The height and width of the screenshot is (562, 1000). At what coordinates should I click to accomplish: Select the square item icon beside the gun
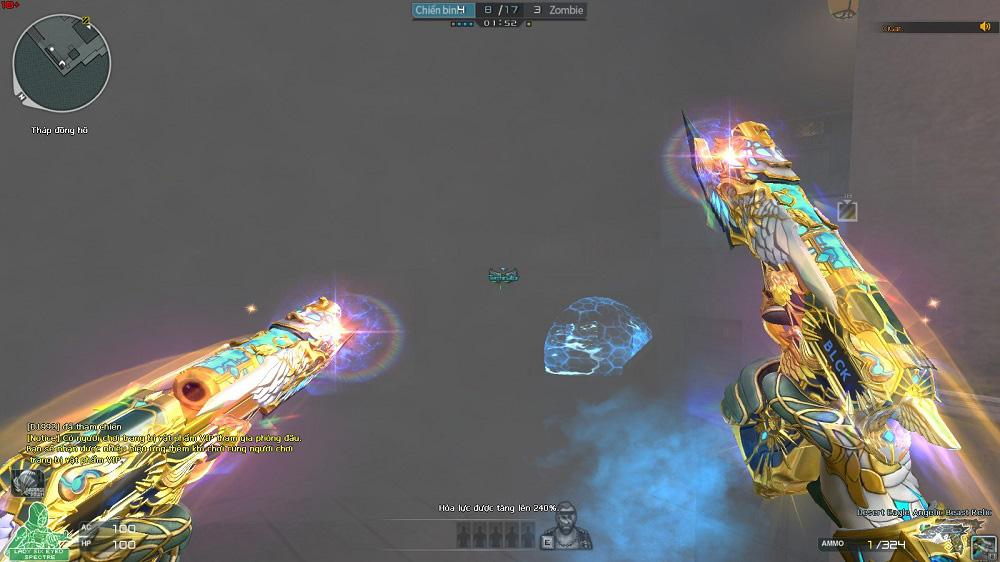click(847, 210)
